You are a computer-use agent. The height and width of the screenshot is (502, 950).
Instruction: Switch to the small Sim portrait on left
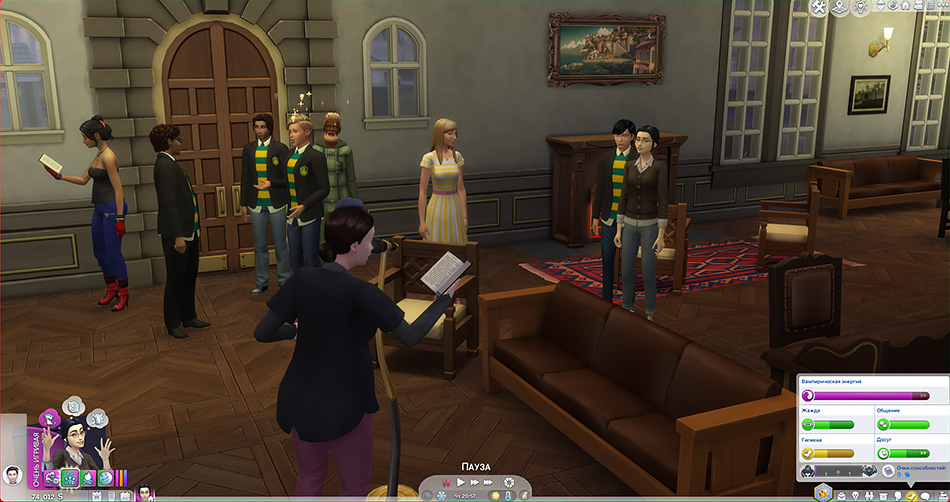coord(13,475)
